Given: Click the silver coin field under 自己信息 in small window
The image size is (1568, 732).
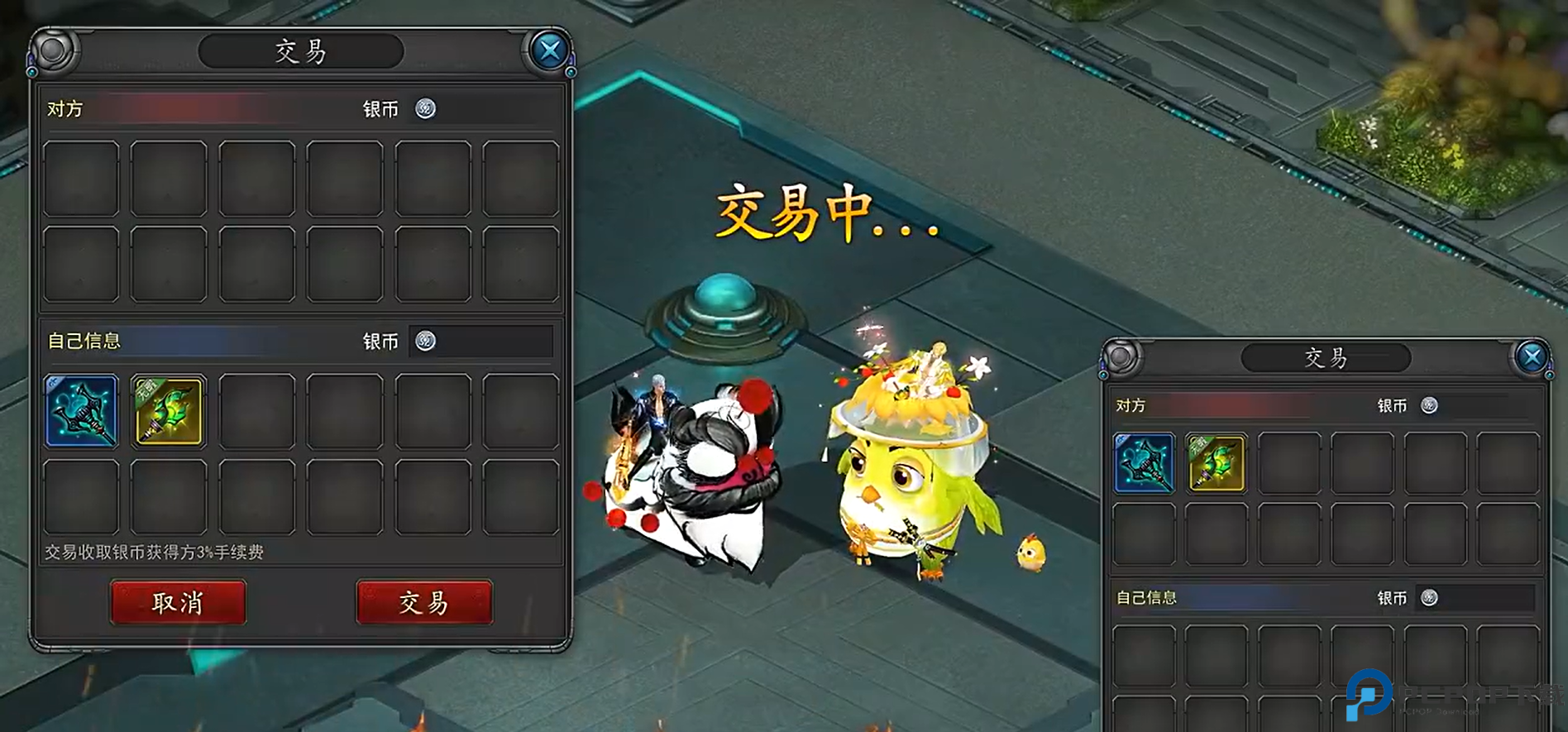Looking at the screenshot, I should pos(1486,598).
